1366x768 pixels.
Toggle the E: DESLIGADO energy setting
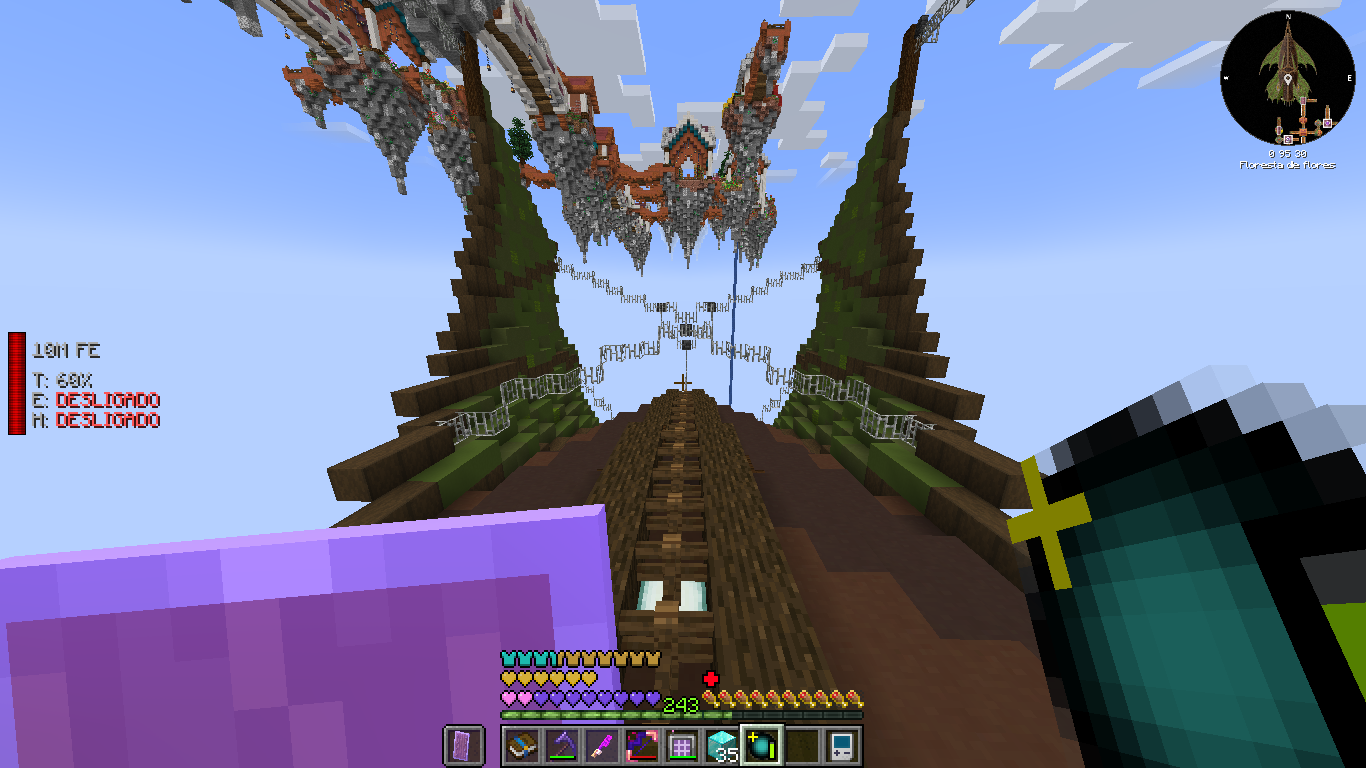tap(96, 400)
